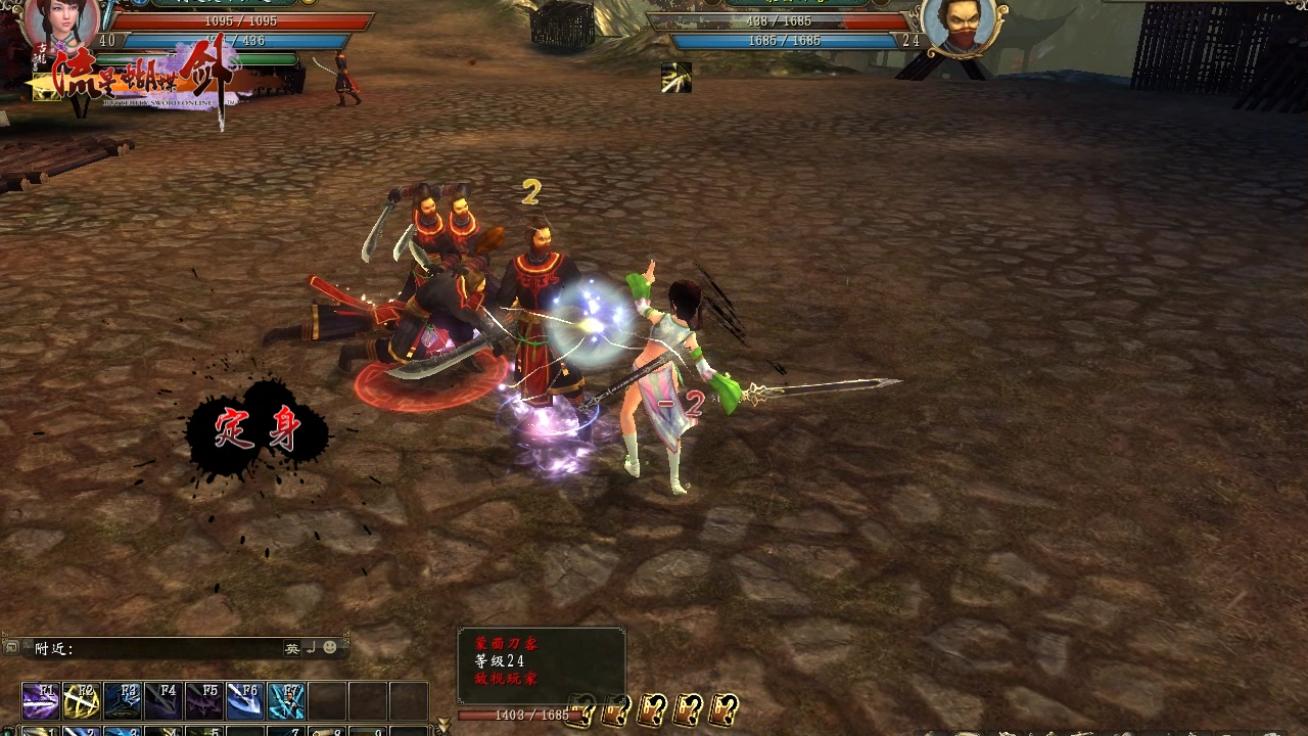This screenshot has height=736, width=1308.
Task: Inspect the target's debuff icon
Action: [676, 78]
